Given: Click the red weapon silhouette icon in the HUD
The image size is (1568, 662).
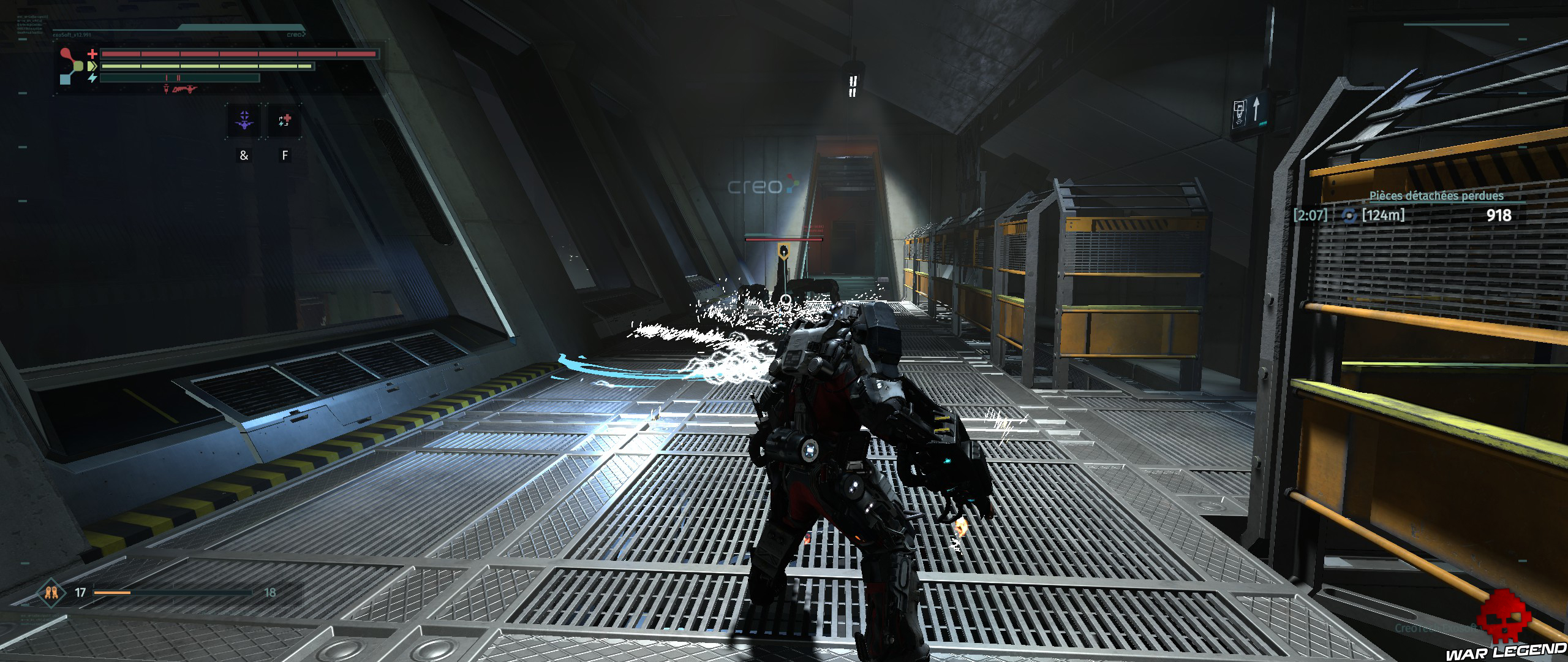Looking at the screenshot, I should coord(184,90).
